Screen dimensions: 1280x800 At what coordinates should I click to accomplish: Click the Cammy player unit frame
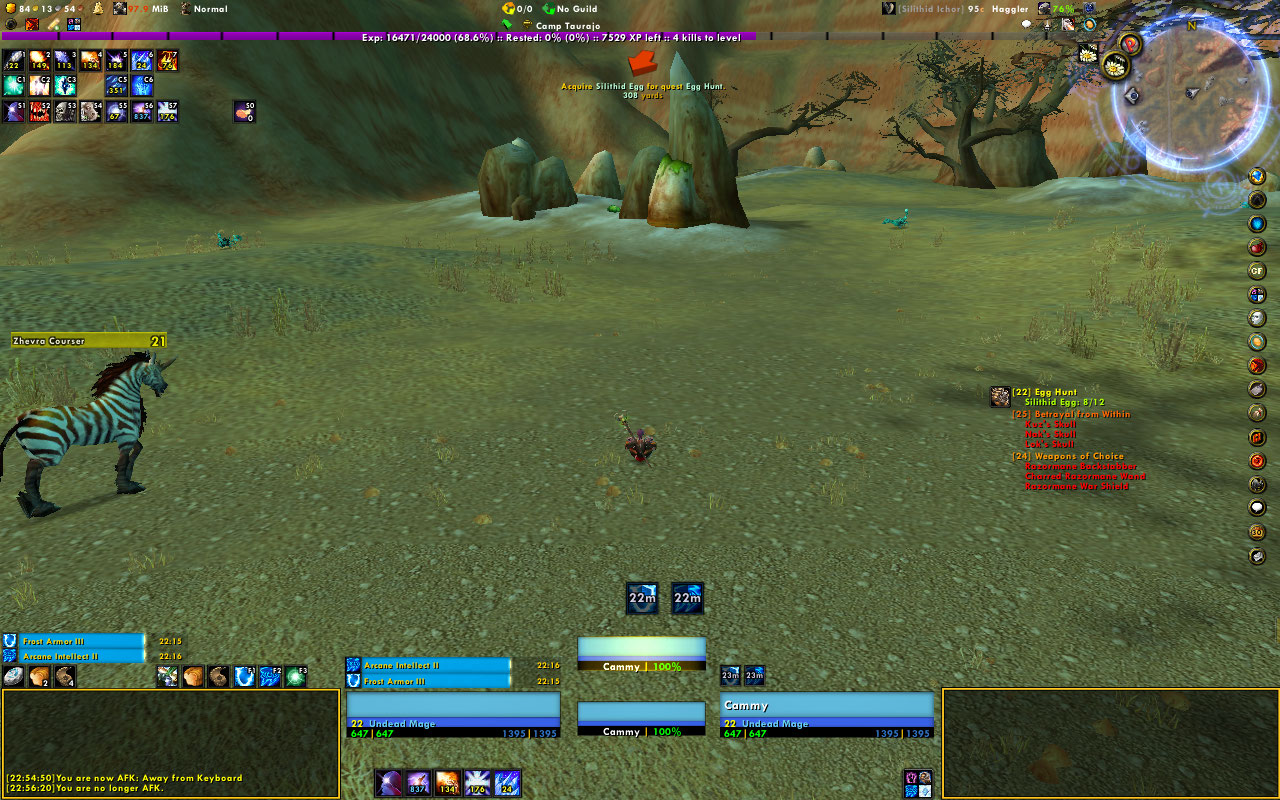click(x=826, y=714)
